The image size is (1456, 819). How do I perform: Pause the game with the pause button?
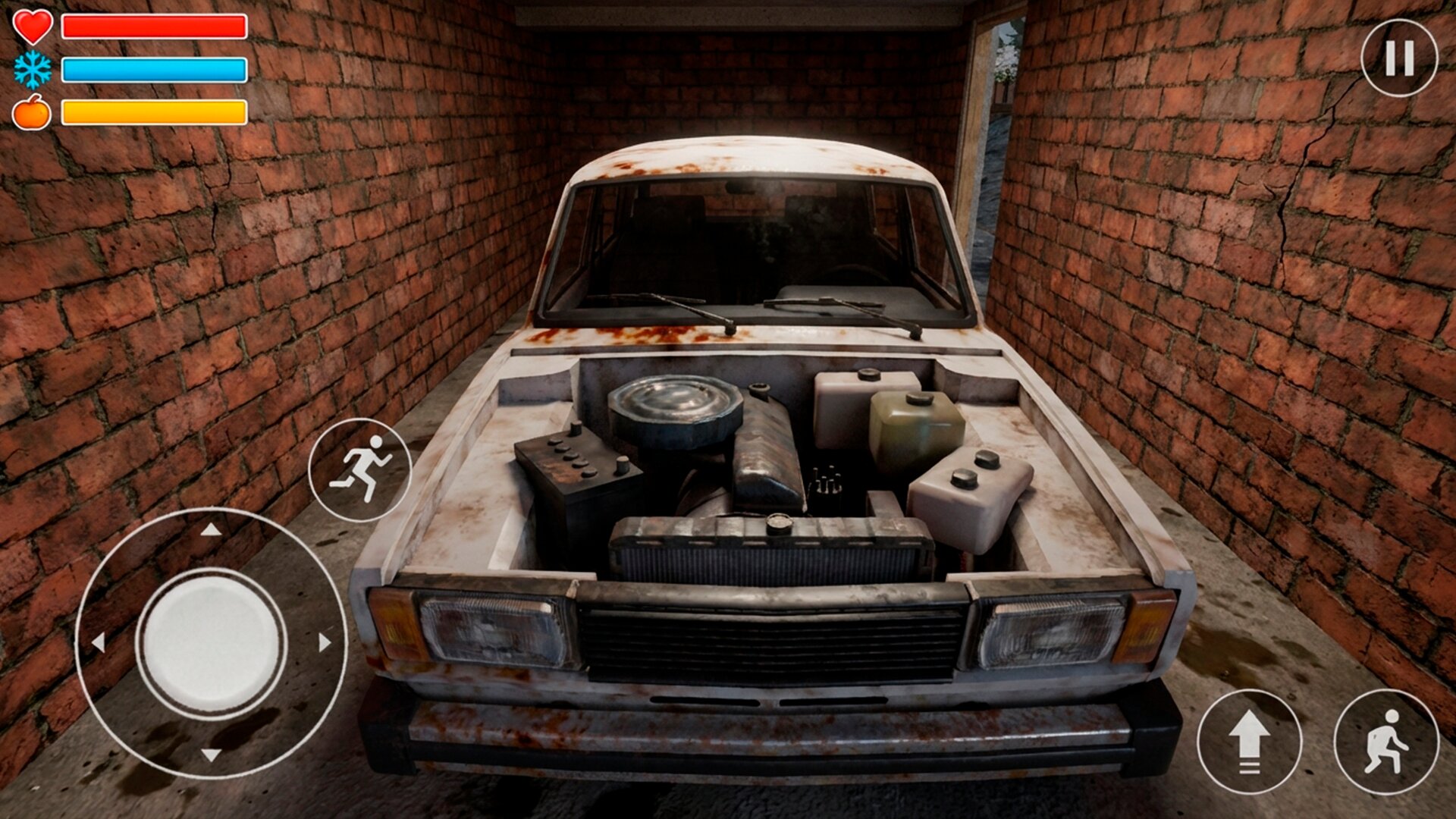[1399, 58]
